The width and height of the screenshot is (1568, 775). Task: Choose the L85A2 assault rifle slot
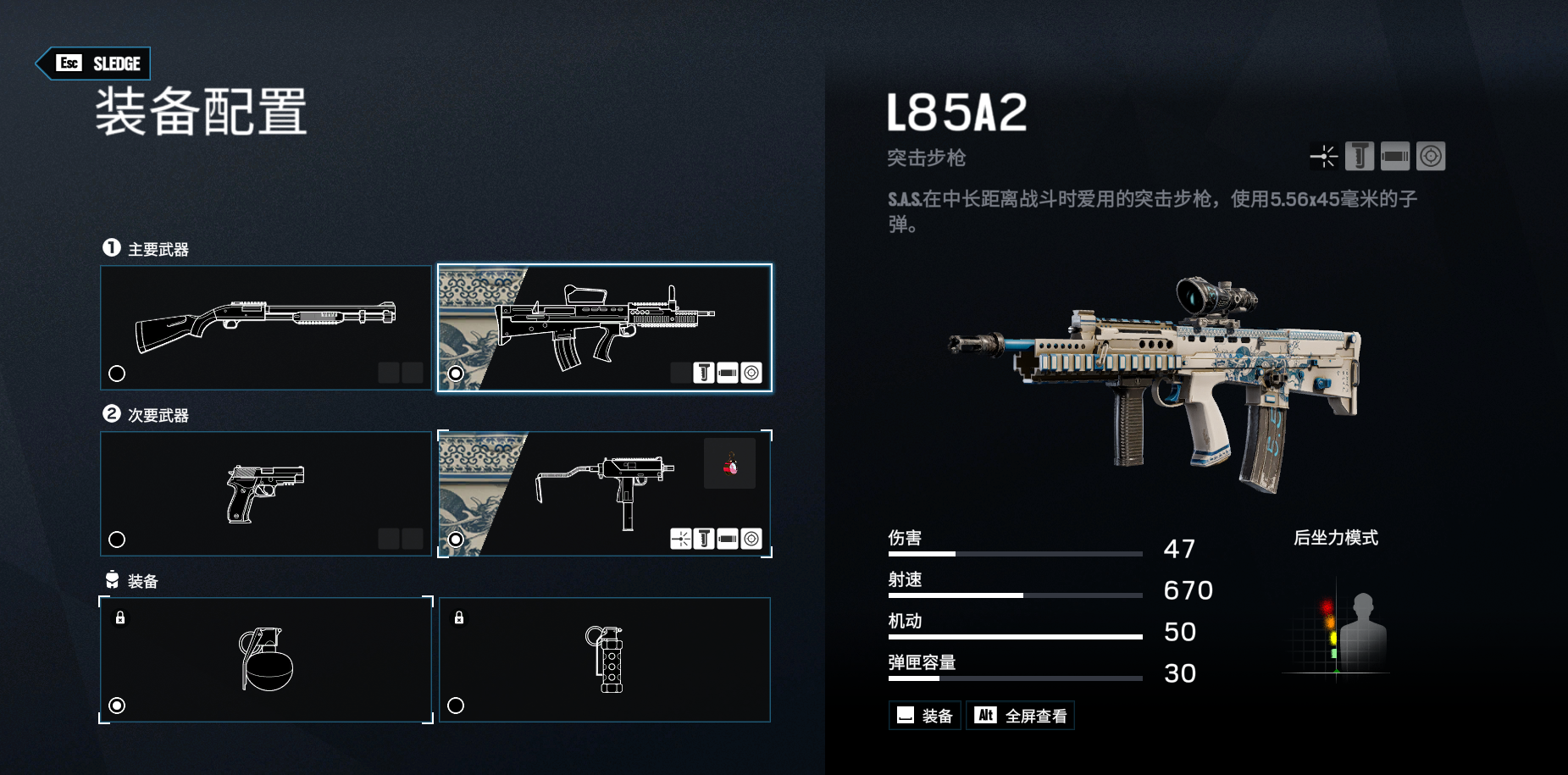click(x=604, y=328)
